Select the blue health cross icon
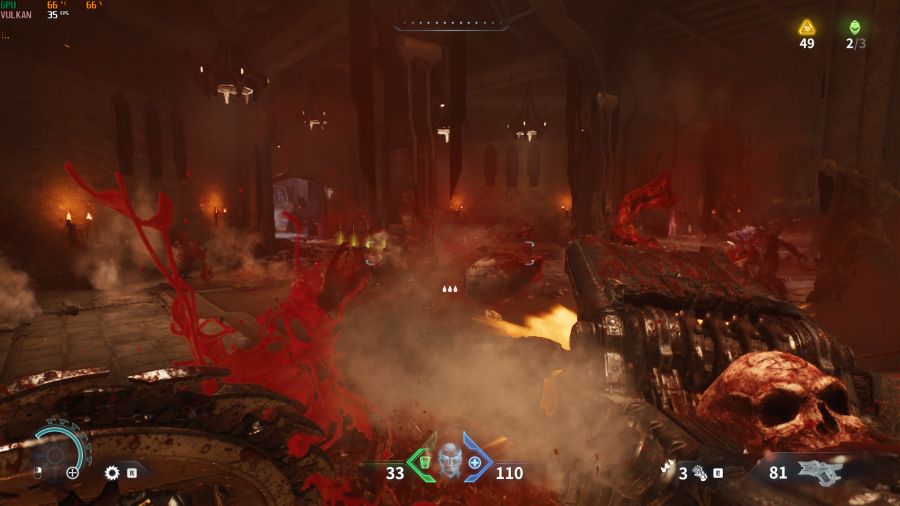The image size is (900, 506). (x=475, y=462)
